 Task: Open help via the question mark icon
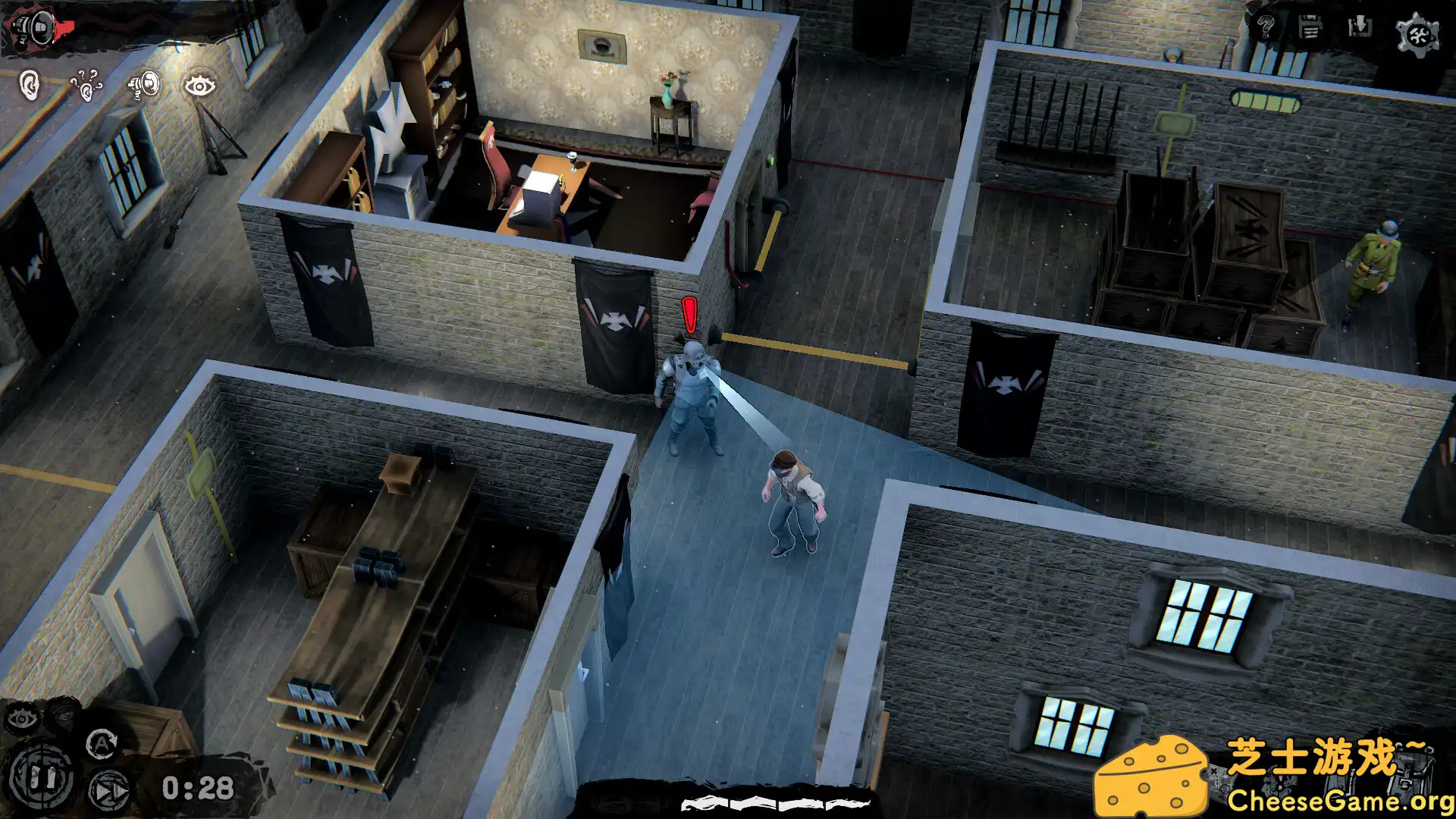pos(1266,27)
